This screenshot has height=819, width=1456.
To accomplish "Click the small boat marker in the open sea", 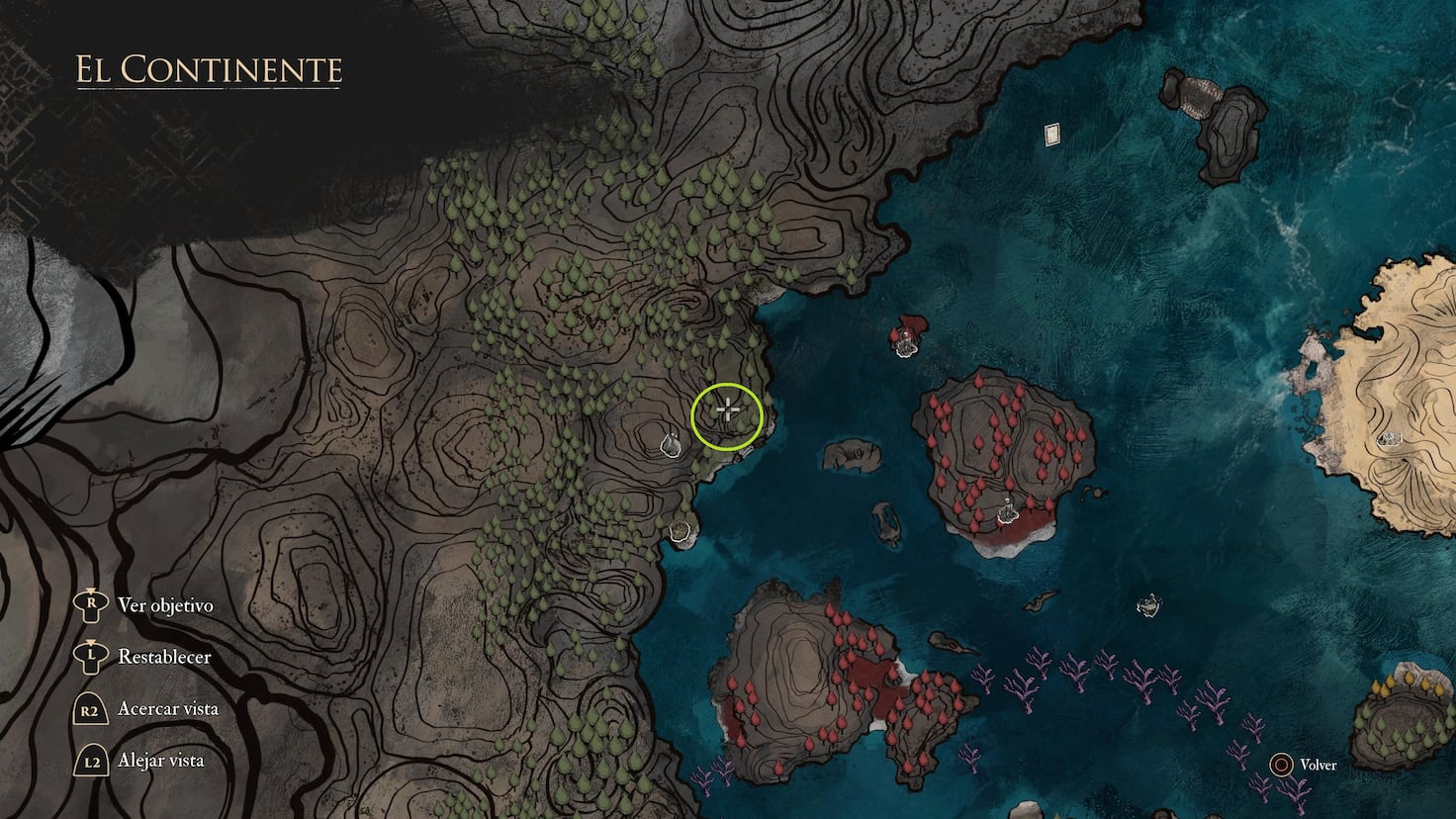I will [1150, 604].
